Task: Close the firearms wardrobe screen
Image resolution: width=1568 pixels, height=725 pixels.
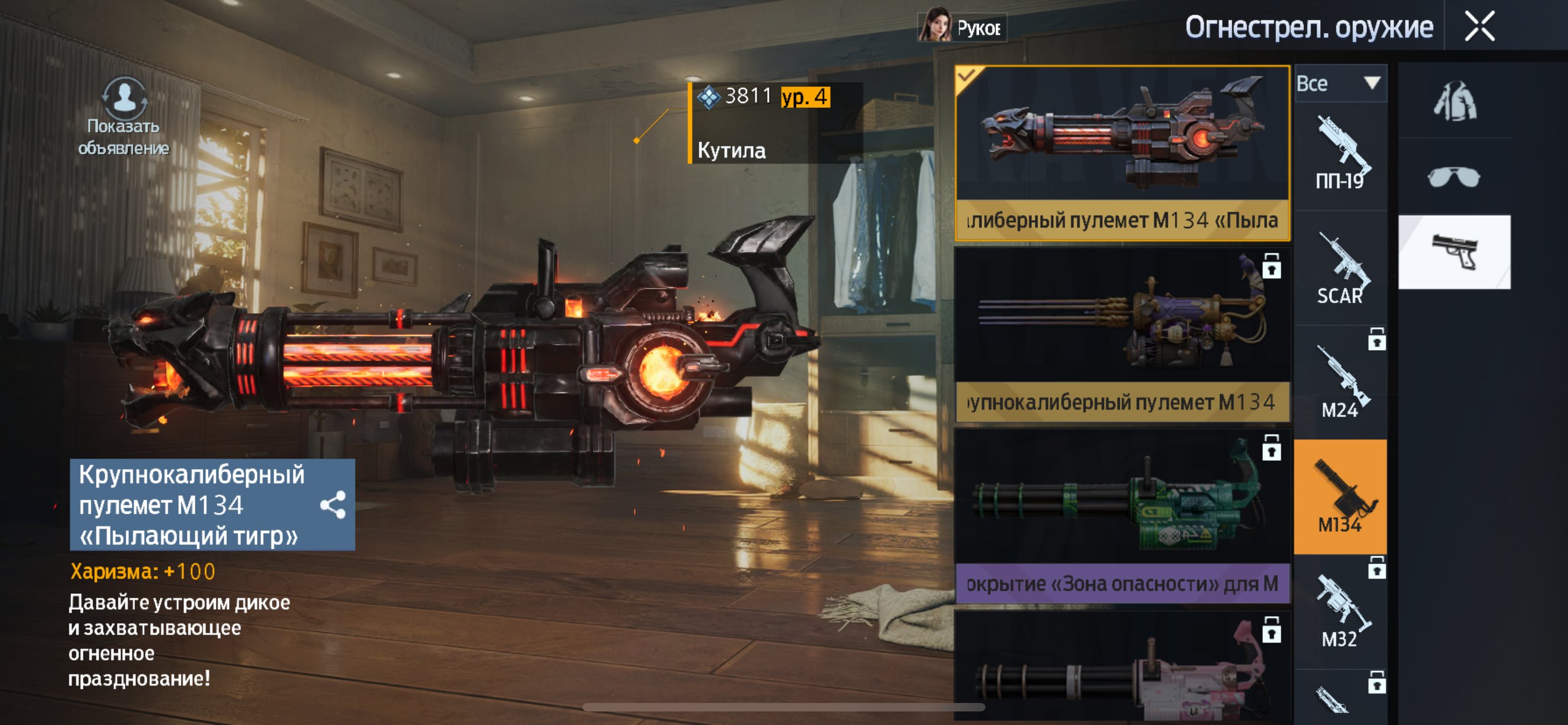Action: 1479,27
